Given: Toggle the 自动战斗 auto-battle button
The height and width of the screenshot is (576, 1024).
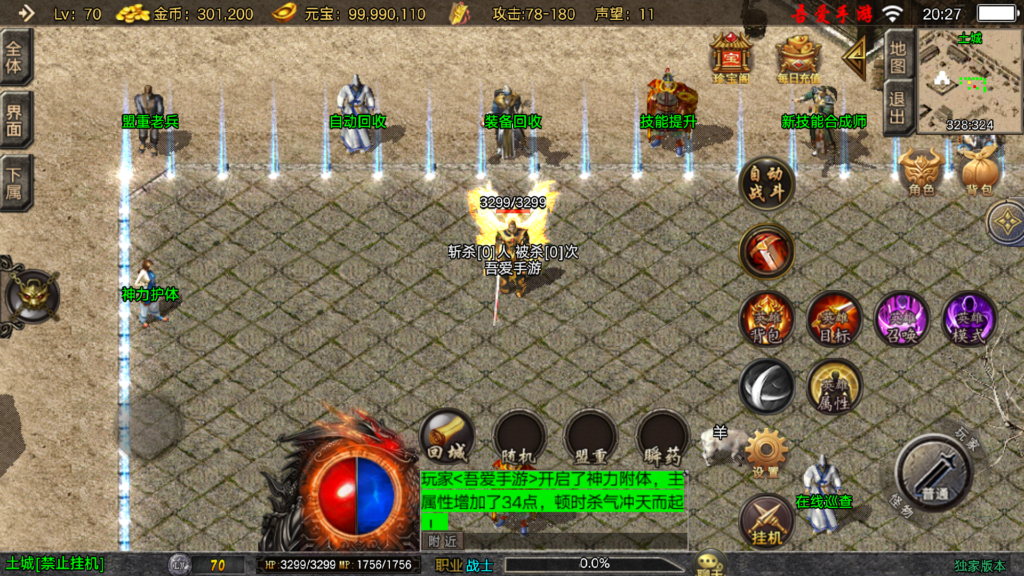Looking at the screenshot, I should click(767, 183).
